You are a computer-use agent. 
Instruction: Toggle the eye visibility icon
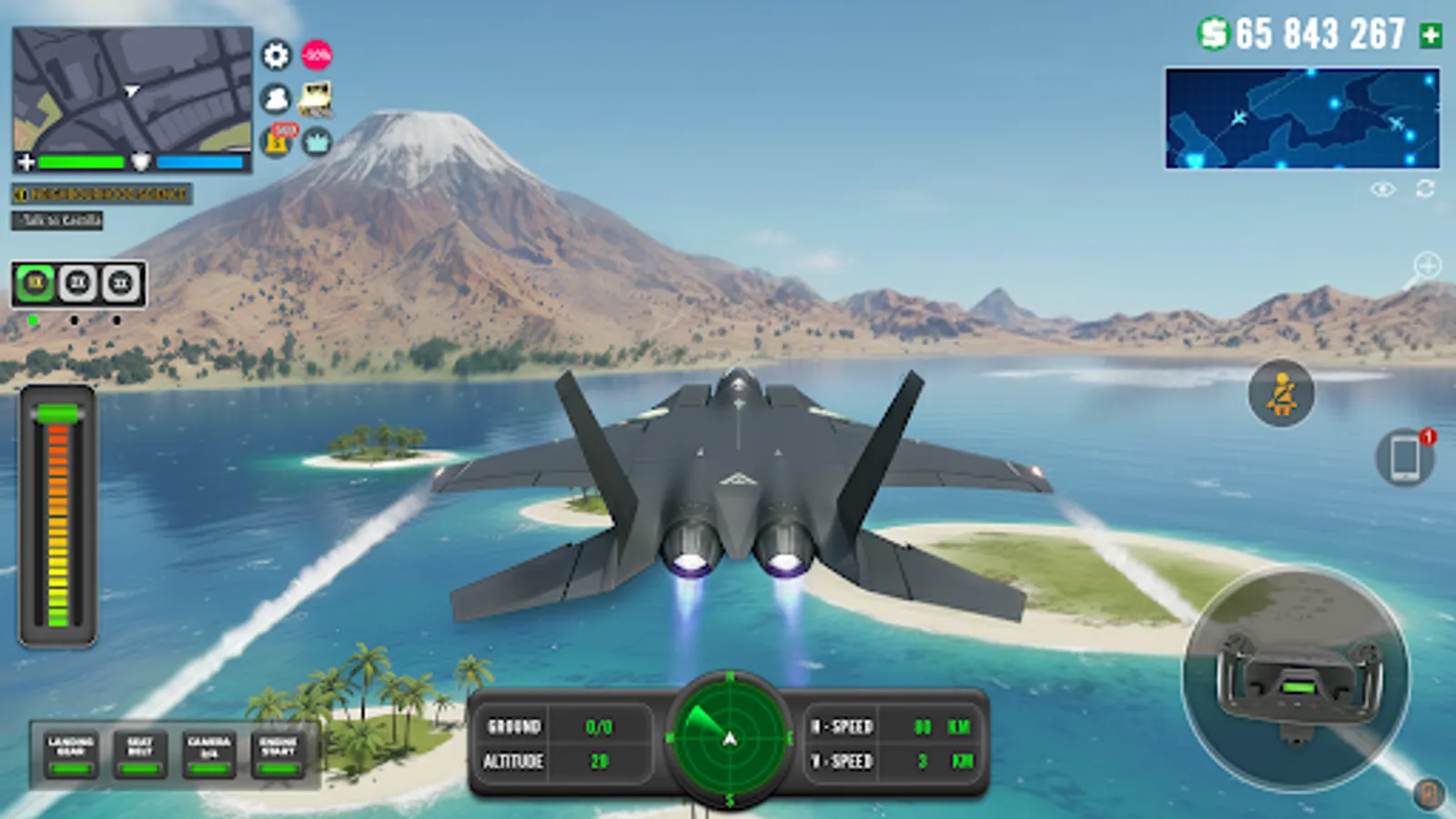coord(1383,188)
